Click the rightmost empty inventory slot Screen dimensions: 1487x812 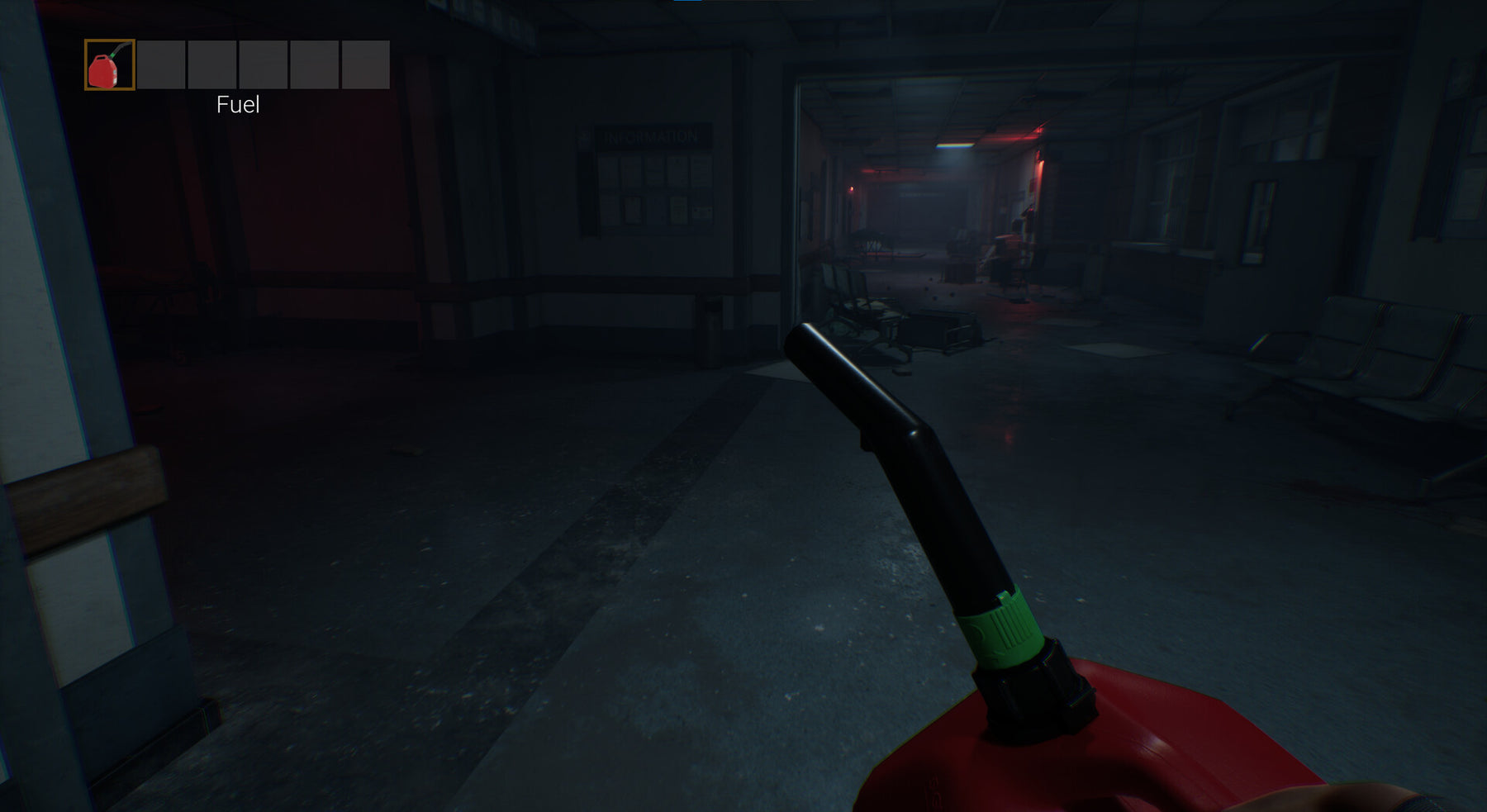click(x=364, y=64)
